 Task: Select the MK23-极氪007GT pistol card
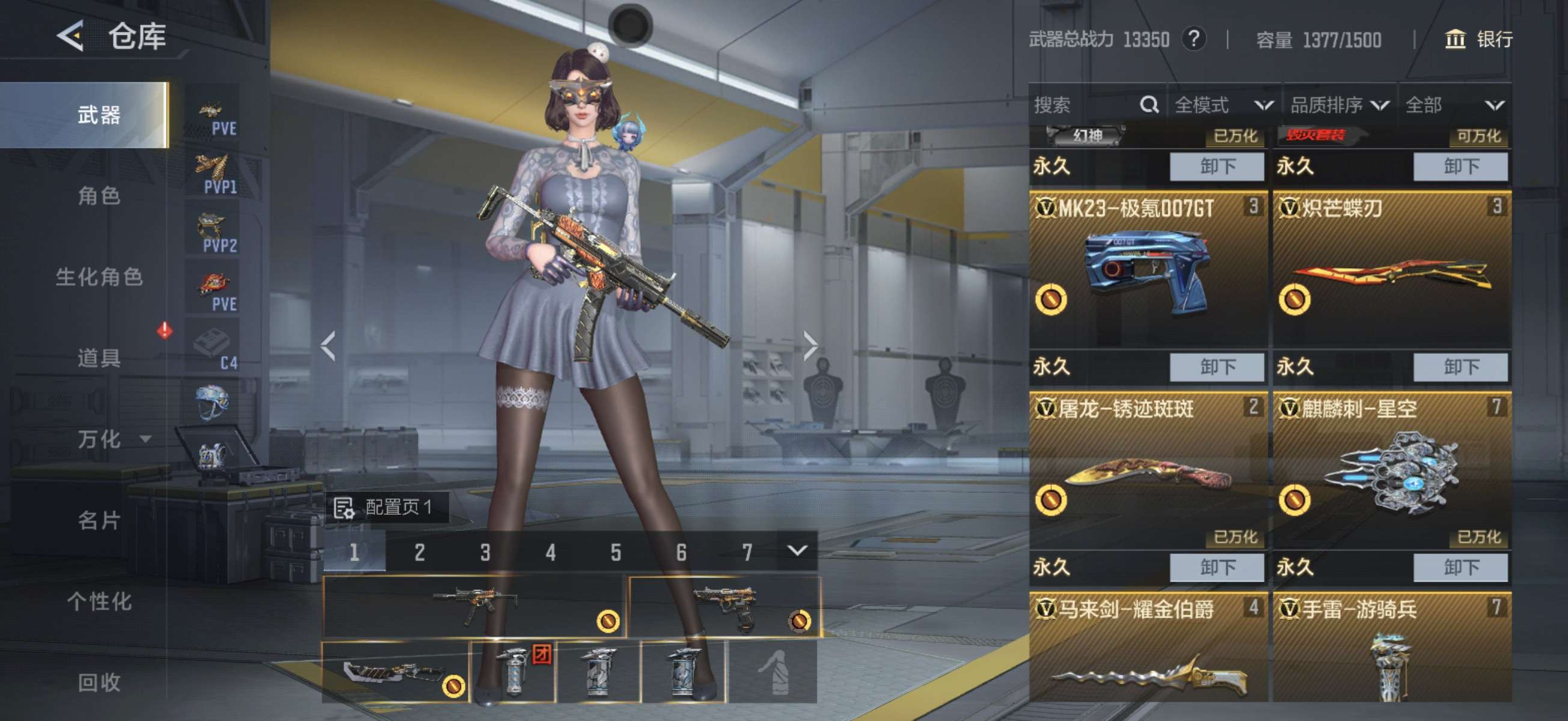(x=1148, y=271)
